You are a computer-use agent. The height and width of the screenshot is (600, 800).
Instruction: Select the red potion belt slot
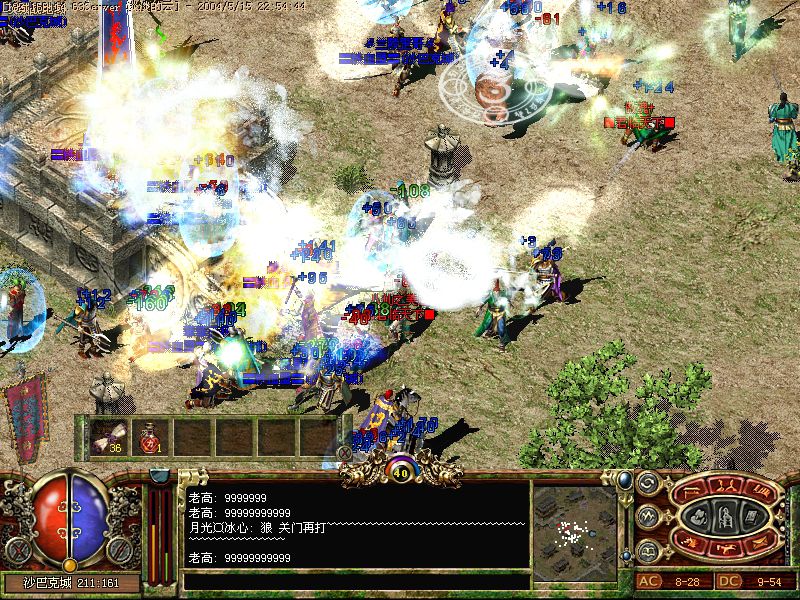click(149, 435)
